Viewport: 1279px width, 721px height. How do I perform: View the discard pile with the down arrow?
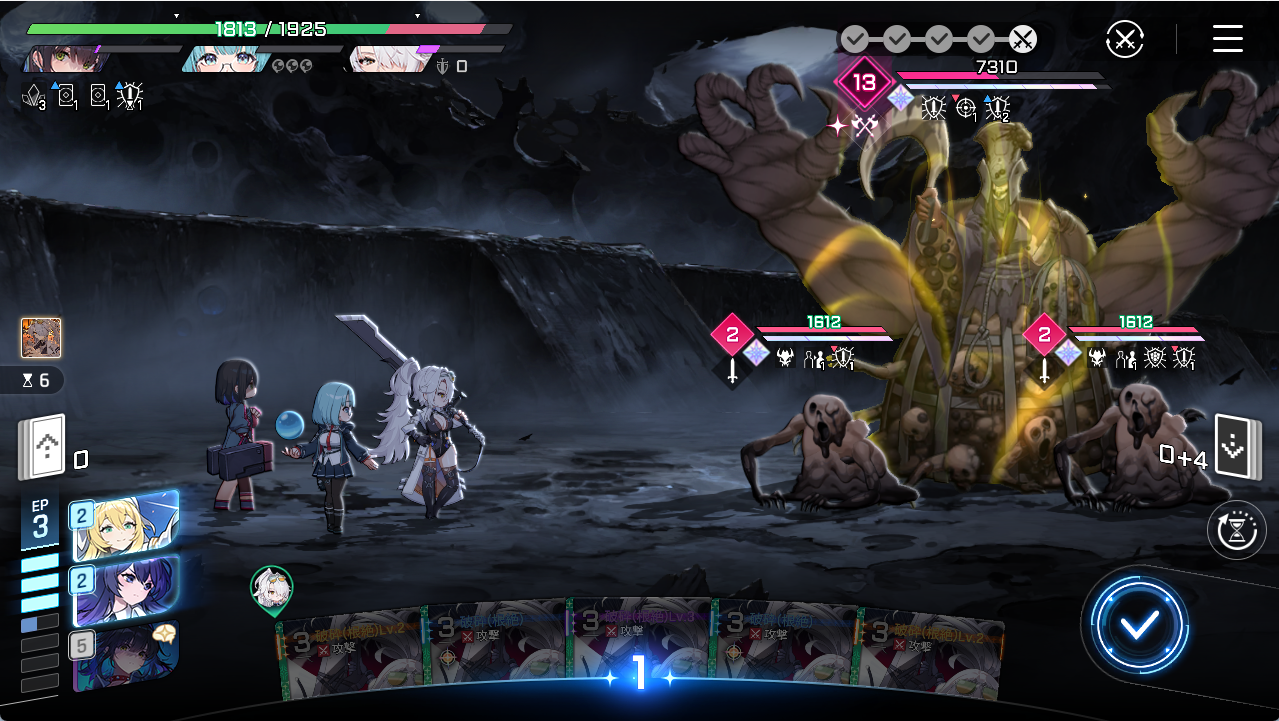[1232, 447]
